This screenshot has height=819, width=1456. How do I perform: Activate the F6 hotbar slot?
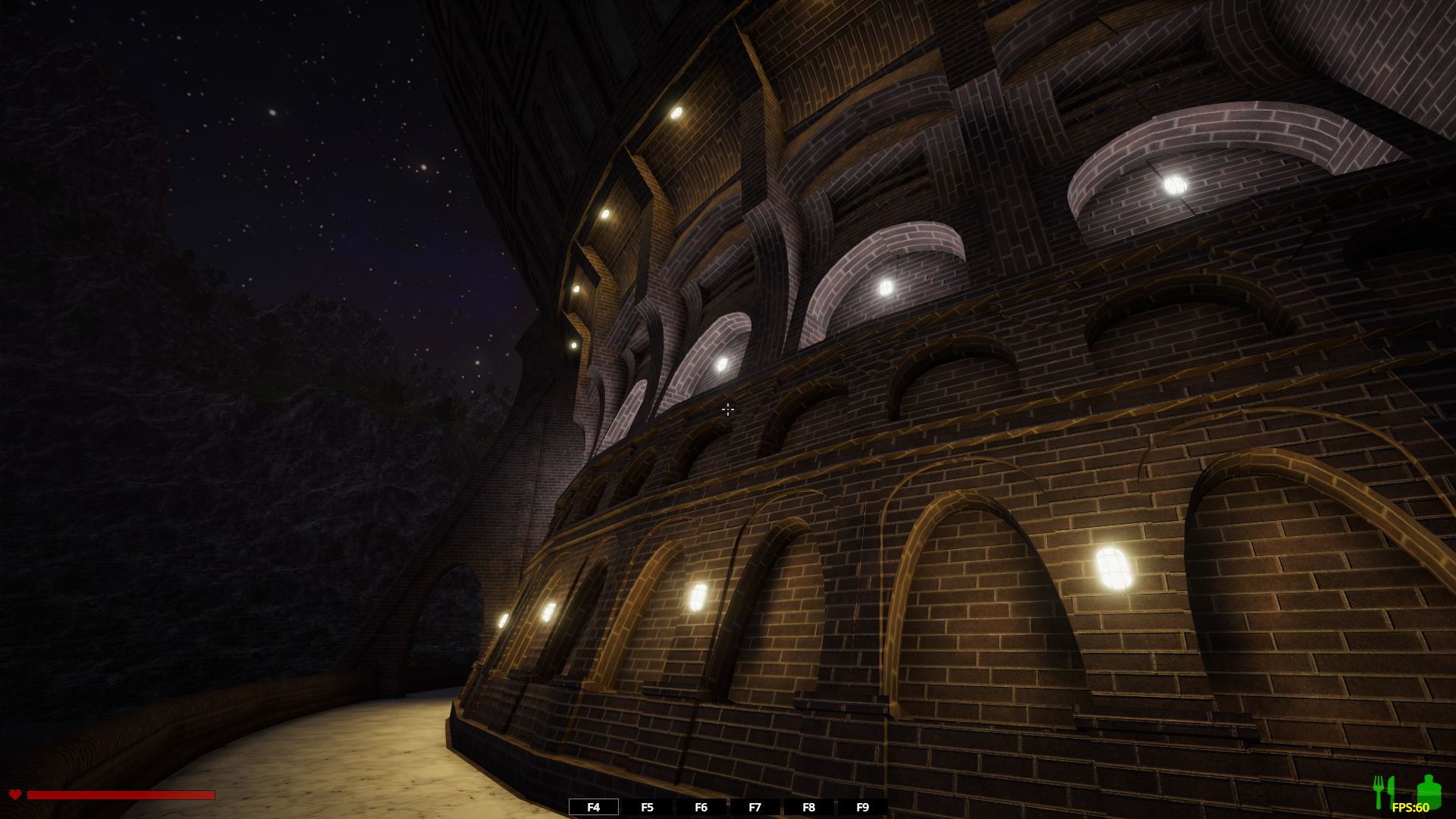[x=701, y=807]
